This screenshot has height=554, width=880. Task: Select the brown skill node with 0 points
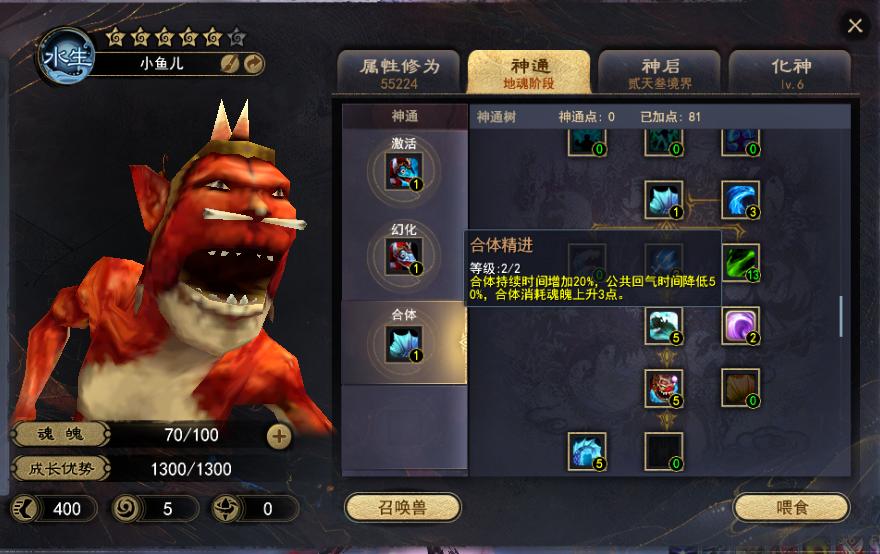[x=741, y=387]
